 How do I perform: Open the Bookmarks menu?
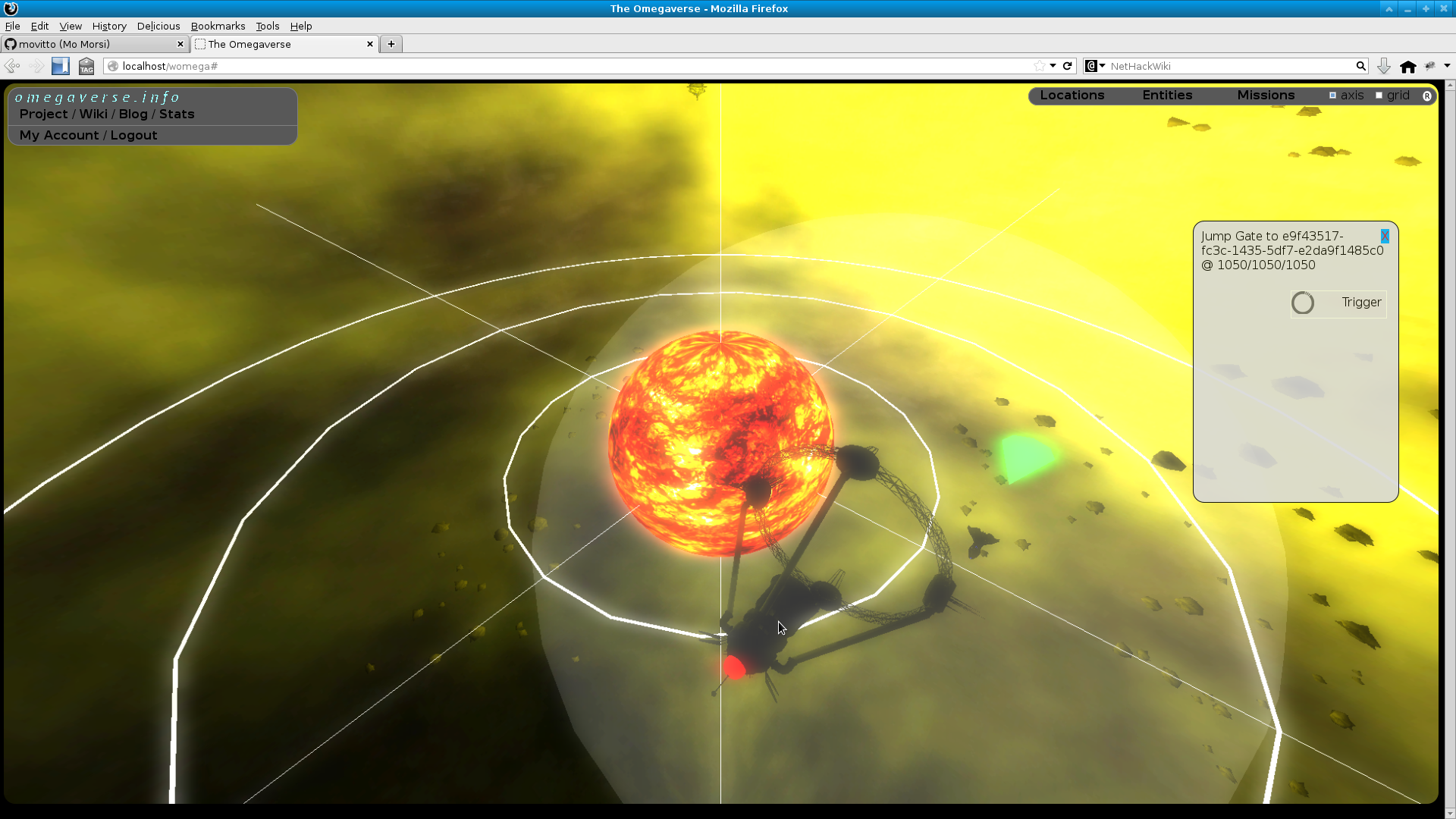click(218, 26)
